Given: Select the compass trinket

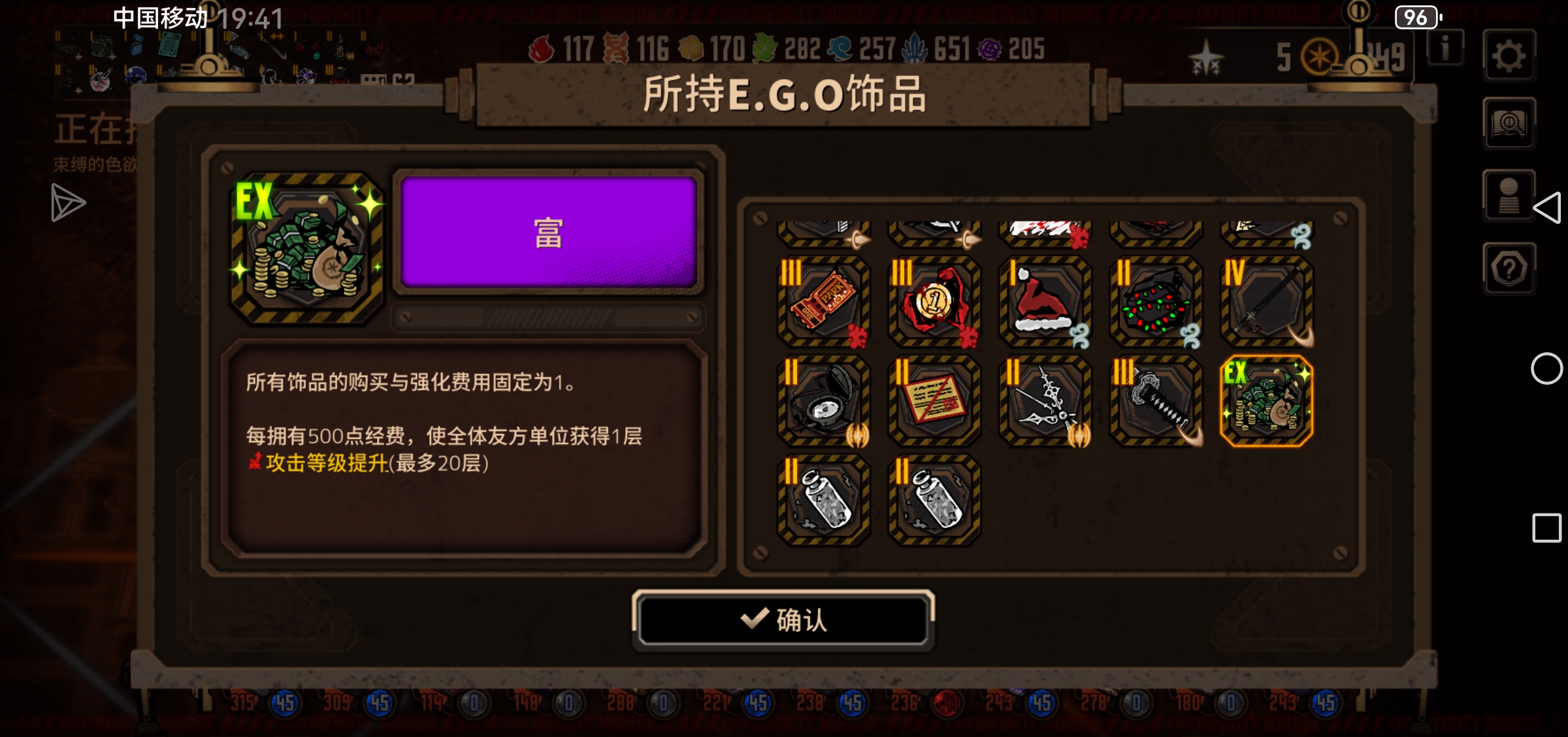Looking at the screenshot, I should [823, 401].
